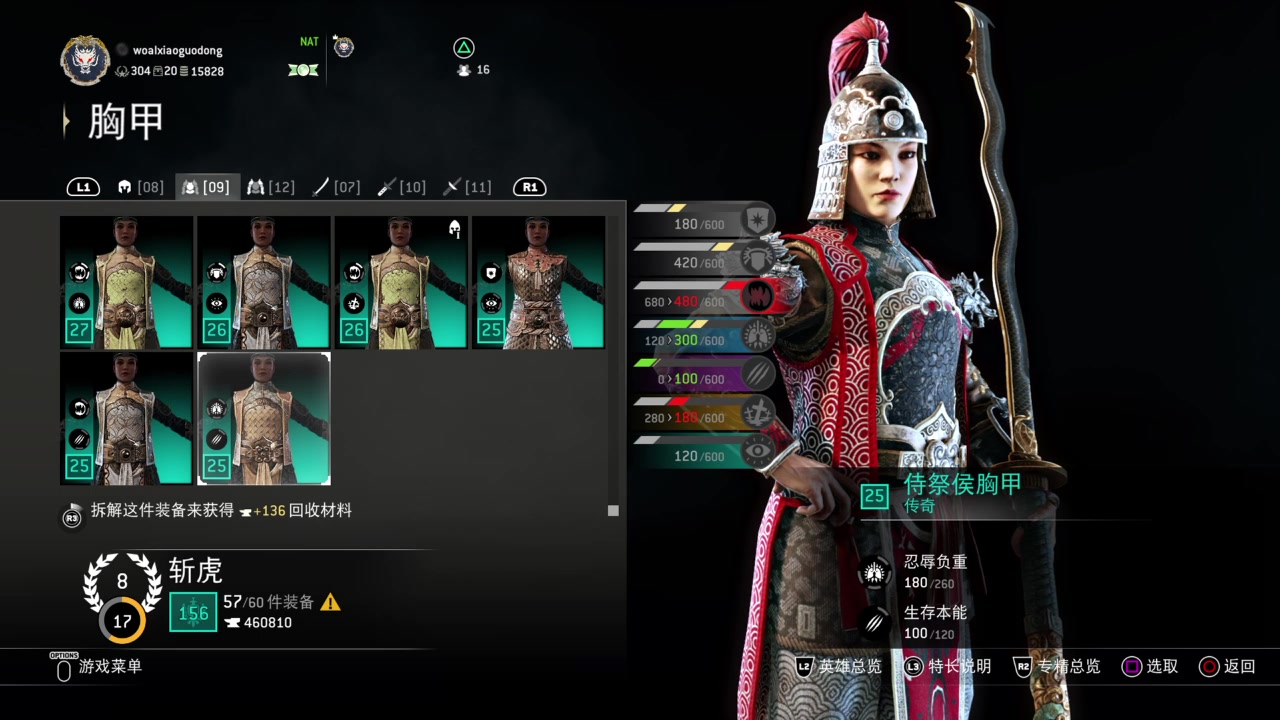Show the weapon part tab marked [11]
The width and height of the screenshot is (1280, 720).
click(467, 187)
